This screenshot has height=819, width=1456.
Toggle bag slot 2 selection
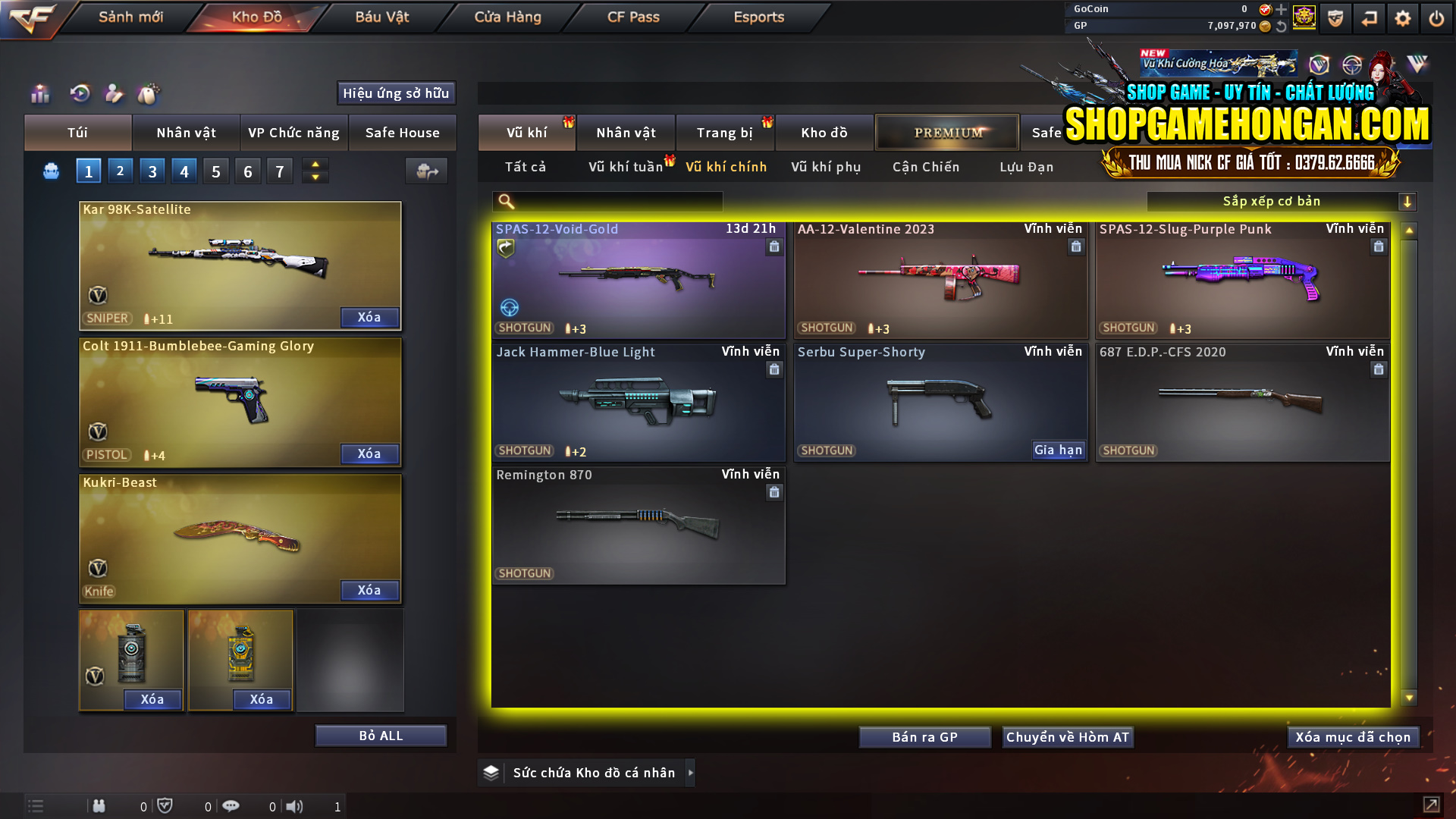[120, 171]
